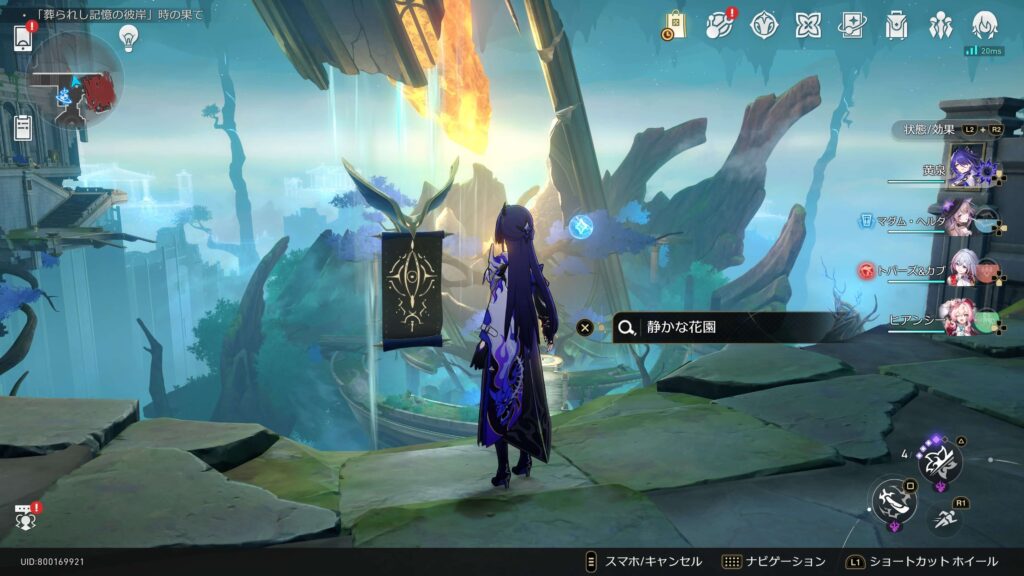The height and width of the screenshot is (576, 1024).
Task: Use the basic attack icon
Action: [891, 500]
